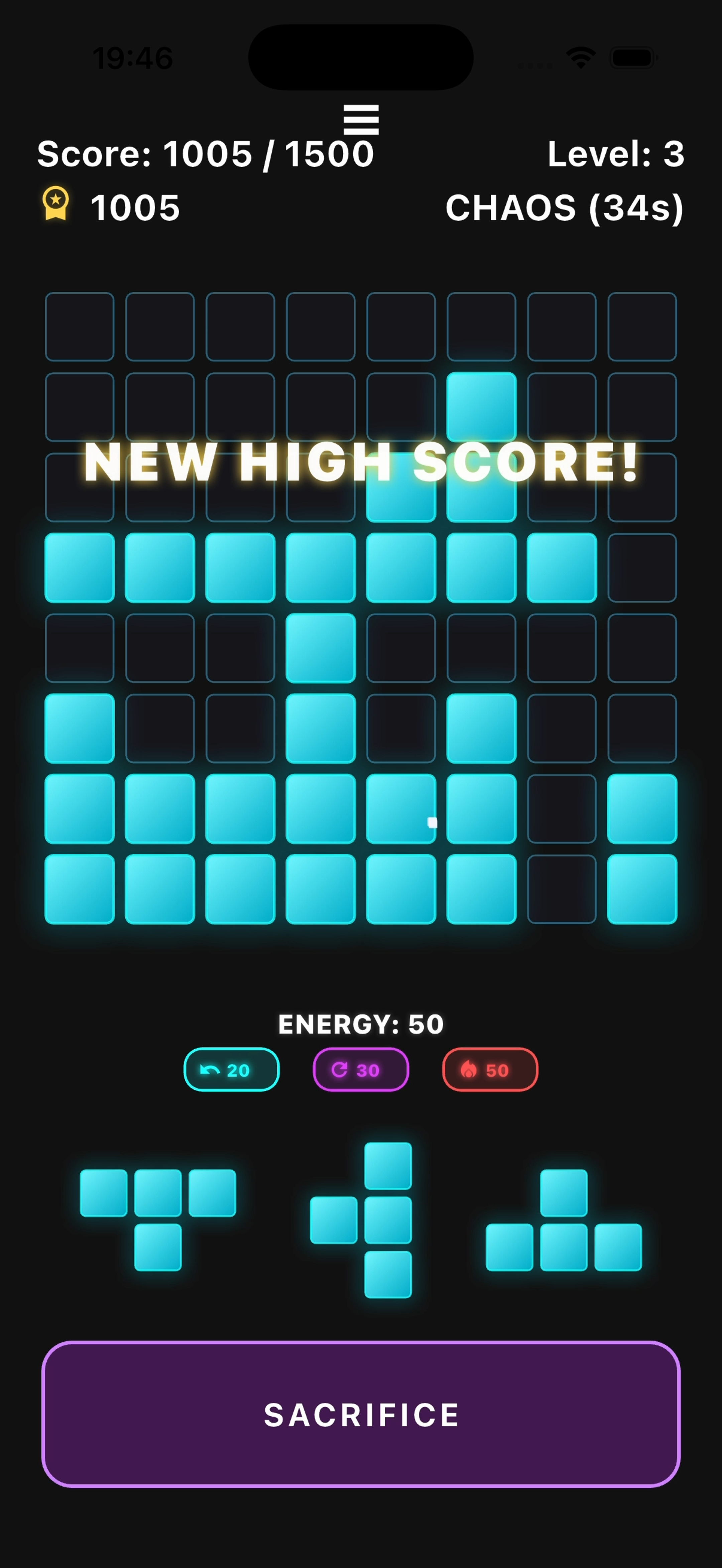Open the hamburger menu

pyautogui.click(x=361, y=119)
